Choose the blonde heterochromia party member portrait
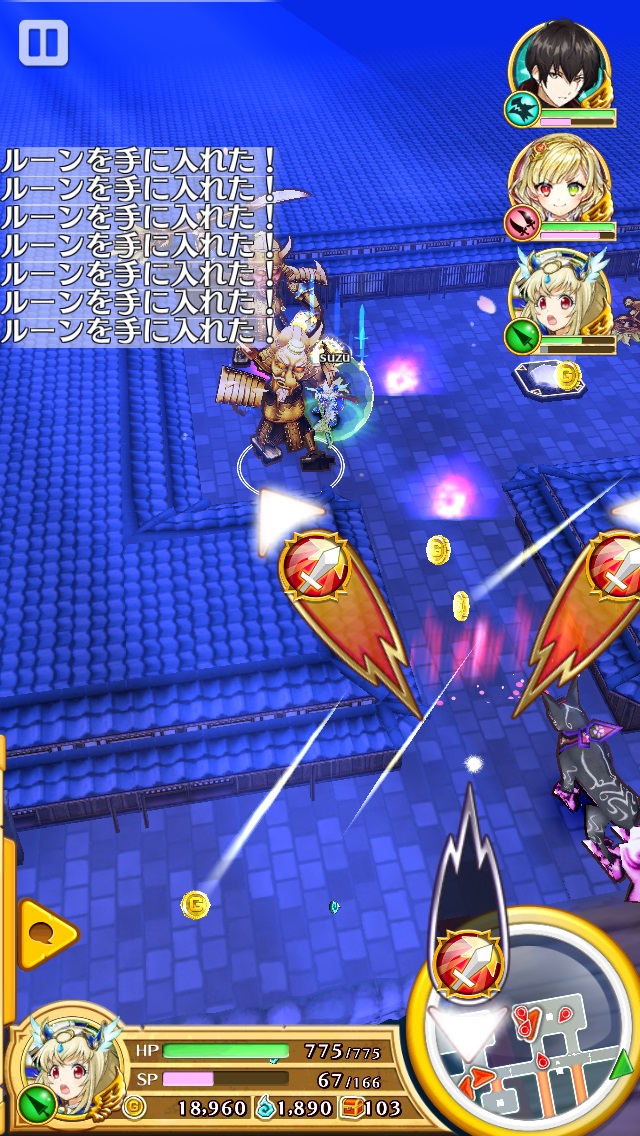Viewport: 640px width, 1136px height. tap(558, 180)
